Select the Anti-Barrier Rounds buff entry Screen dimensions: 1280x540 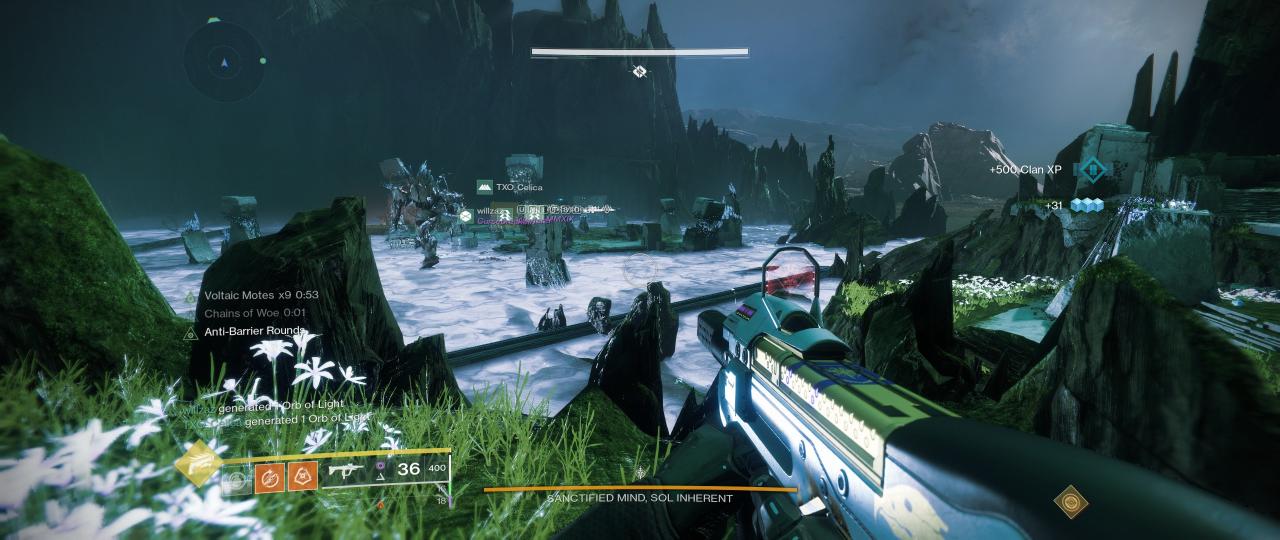click(253, 332)
